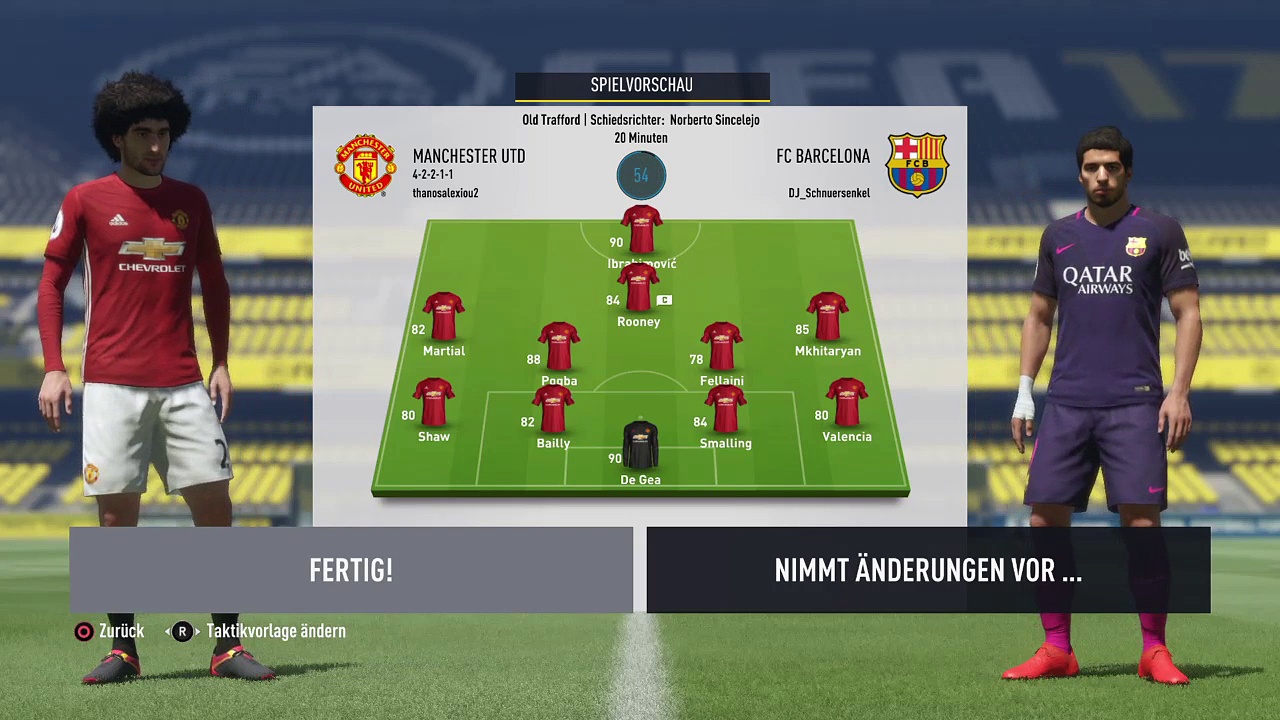This screenshot has width=1280, height=720.
Task: Pick Shaw's shirt at left back
Action: pos(434,403)
